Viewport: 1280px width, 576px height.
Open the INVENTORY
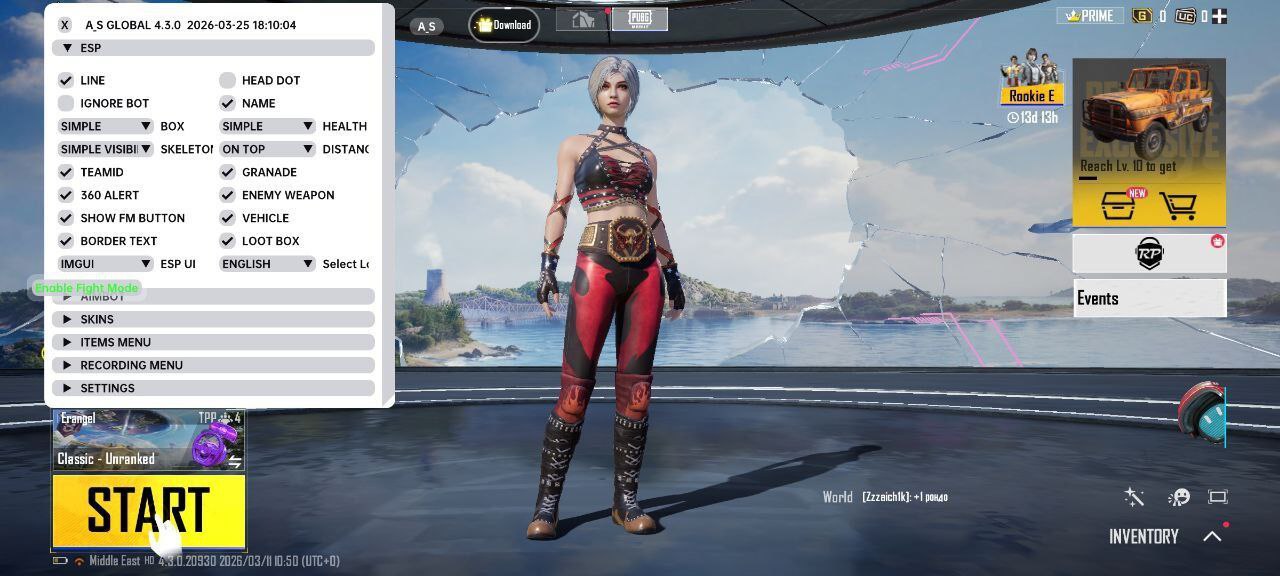tap(1144, 537)
